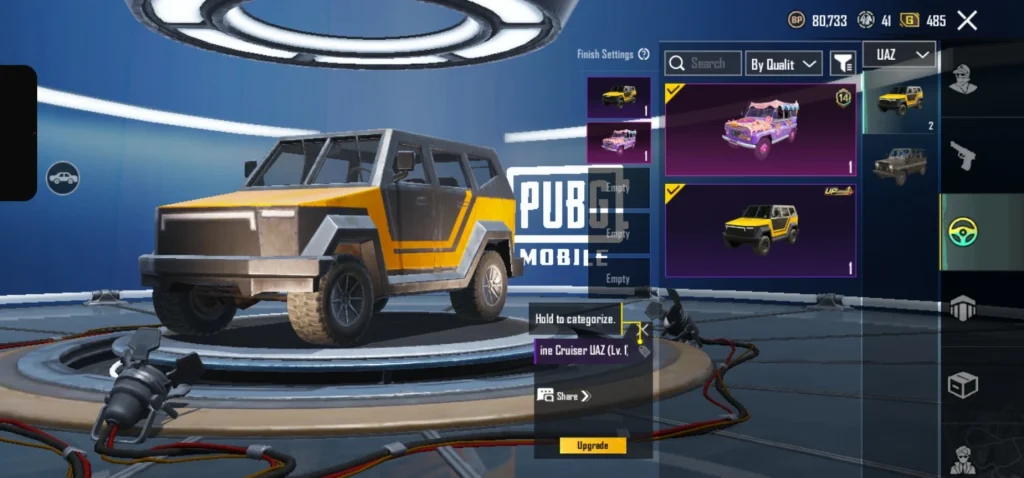The width and height of the screenshot is (1024, 478).
Task: Select the pink floral UAZ skin card
Action: click(760, 130)
